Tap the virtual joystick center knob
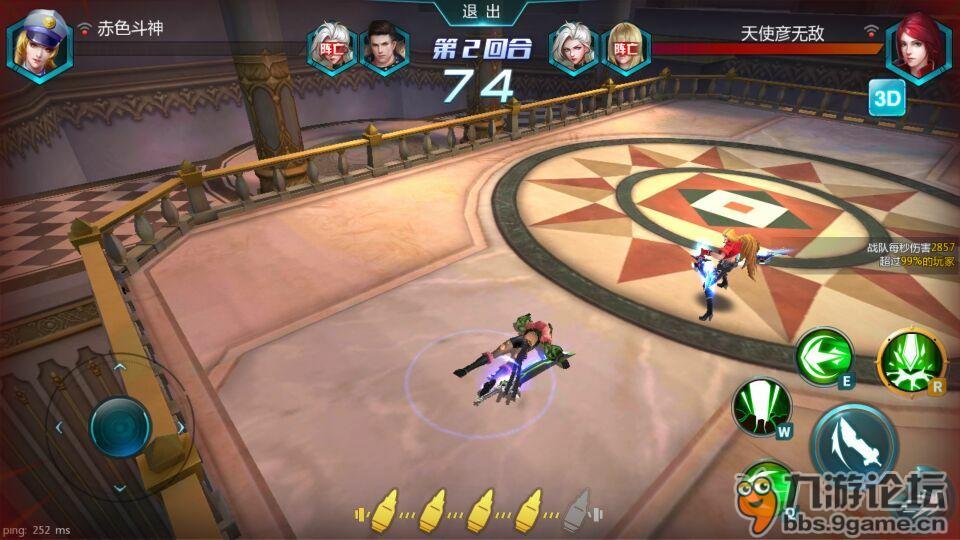Viewport: 960px width, 540px height. (120, 427)
